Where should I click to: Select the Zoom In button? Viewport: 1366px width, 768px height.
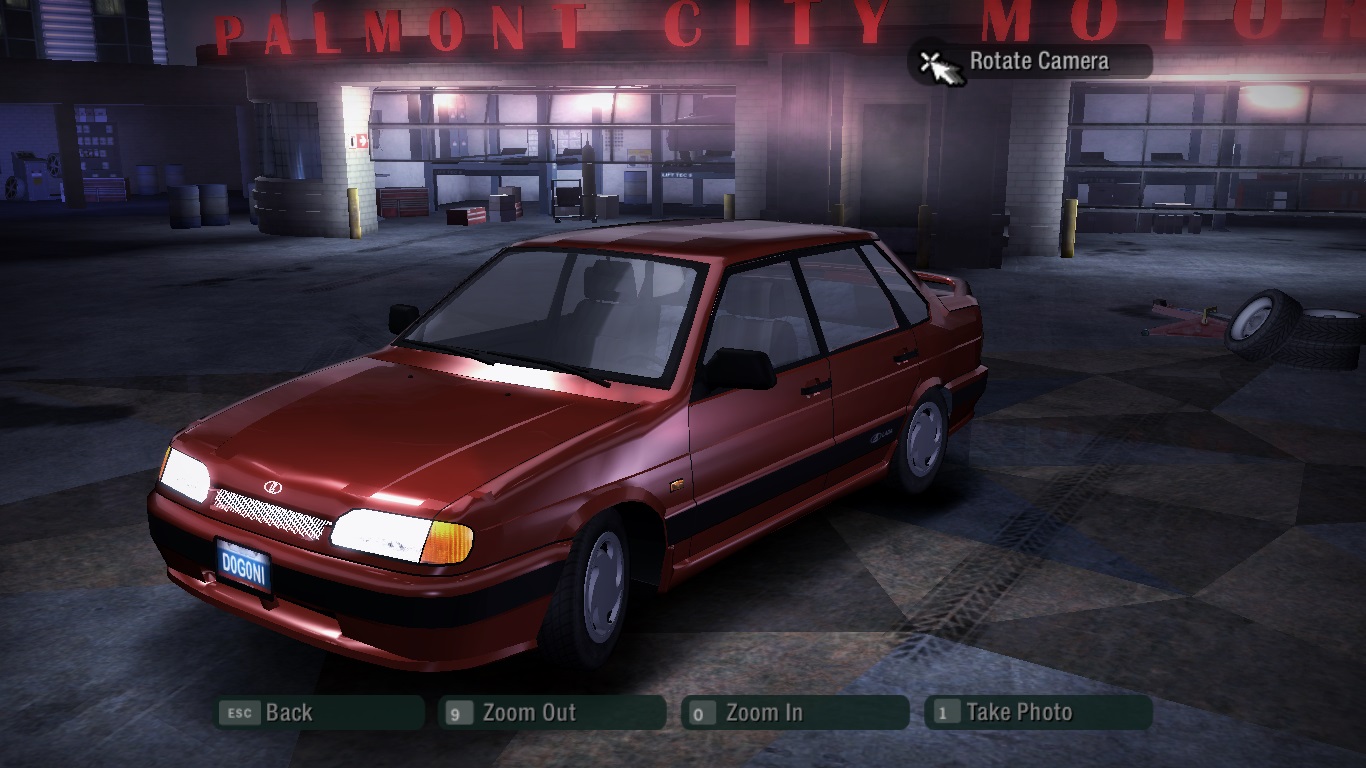[795, 713]
